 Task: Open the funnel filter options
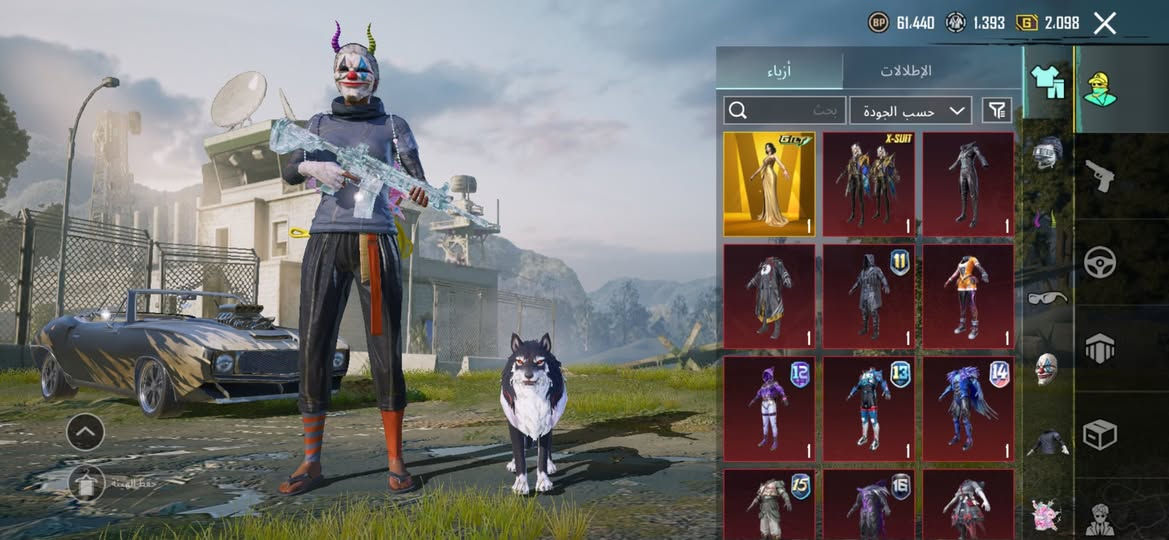[997, 110]
